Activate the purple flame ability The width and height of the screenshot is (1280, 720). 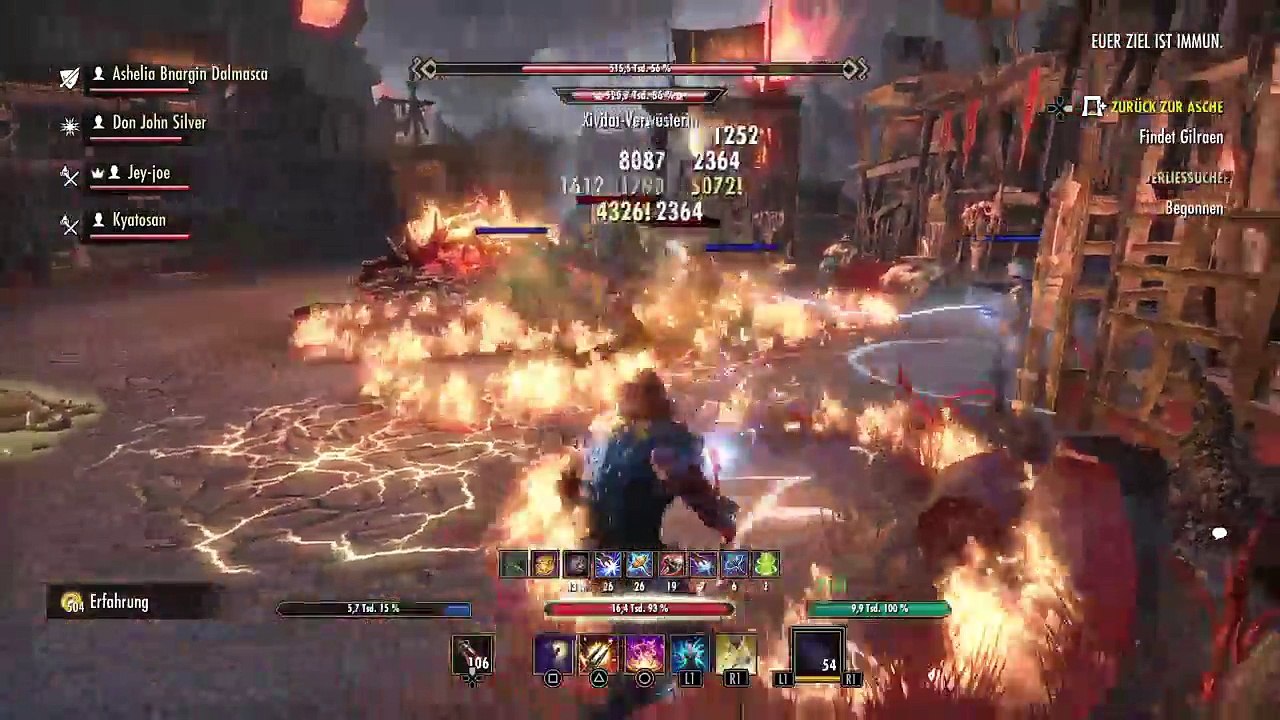click(645, 654)
